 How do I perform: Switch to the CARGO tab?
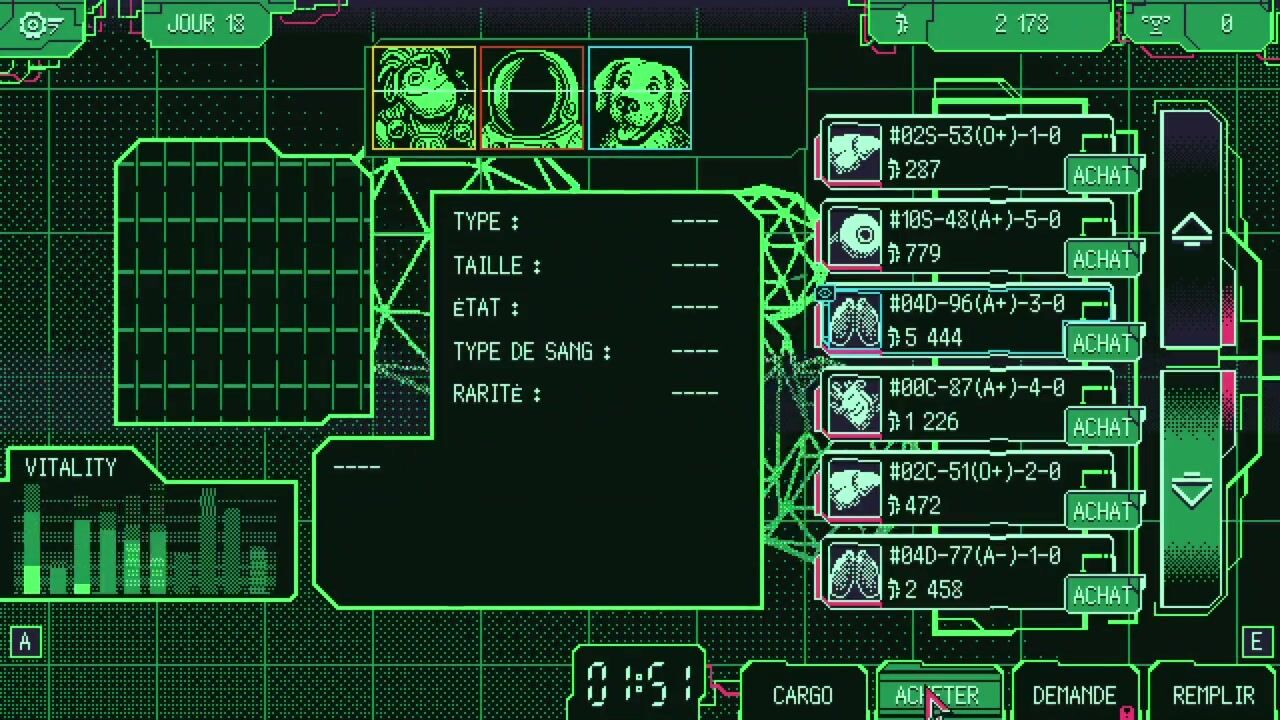point(802,695)
